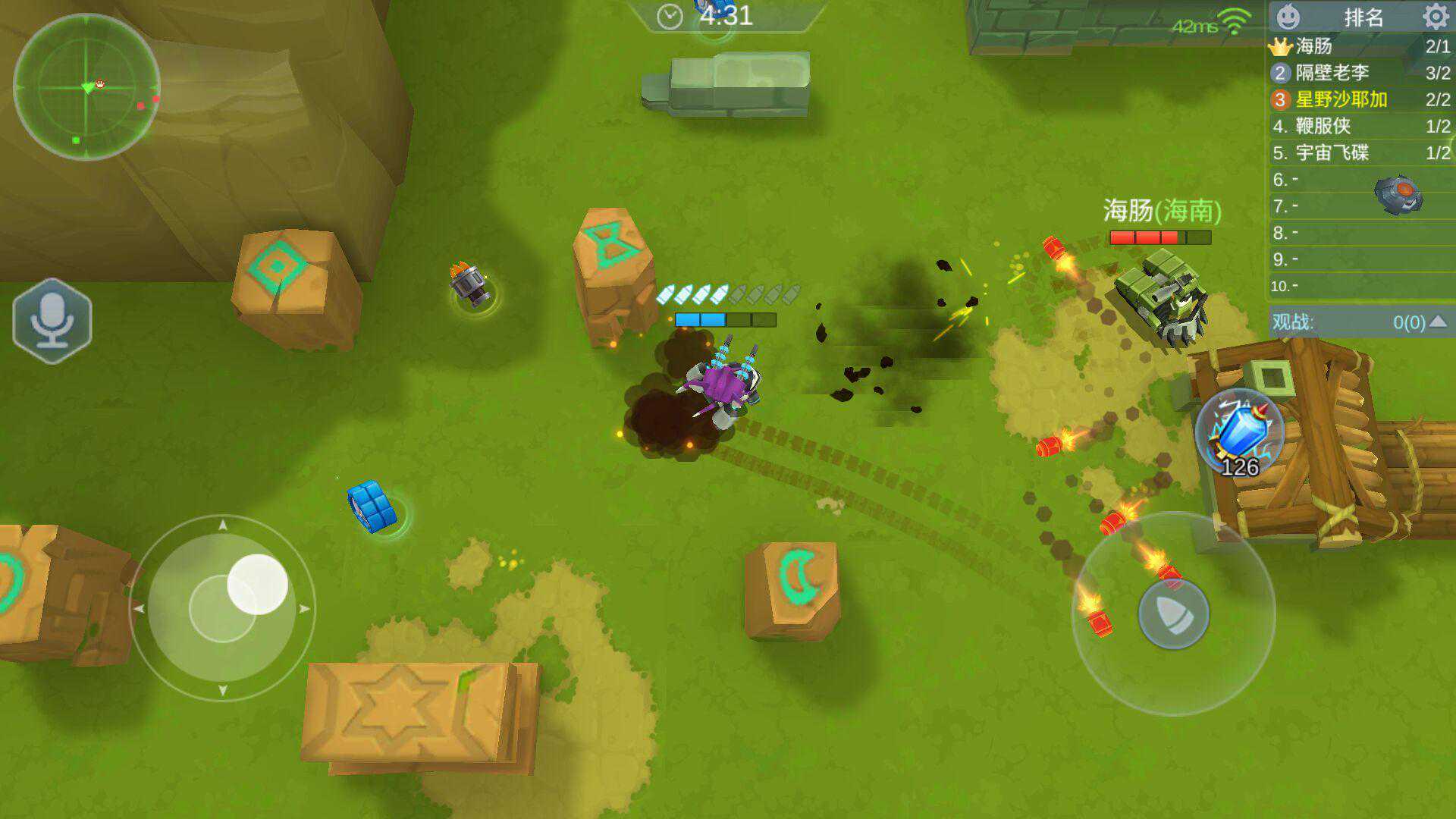Select player 鞭服侠 in ranking list
This screenshot has width=1456, height=819.
pos(1323,126)
